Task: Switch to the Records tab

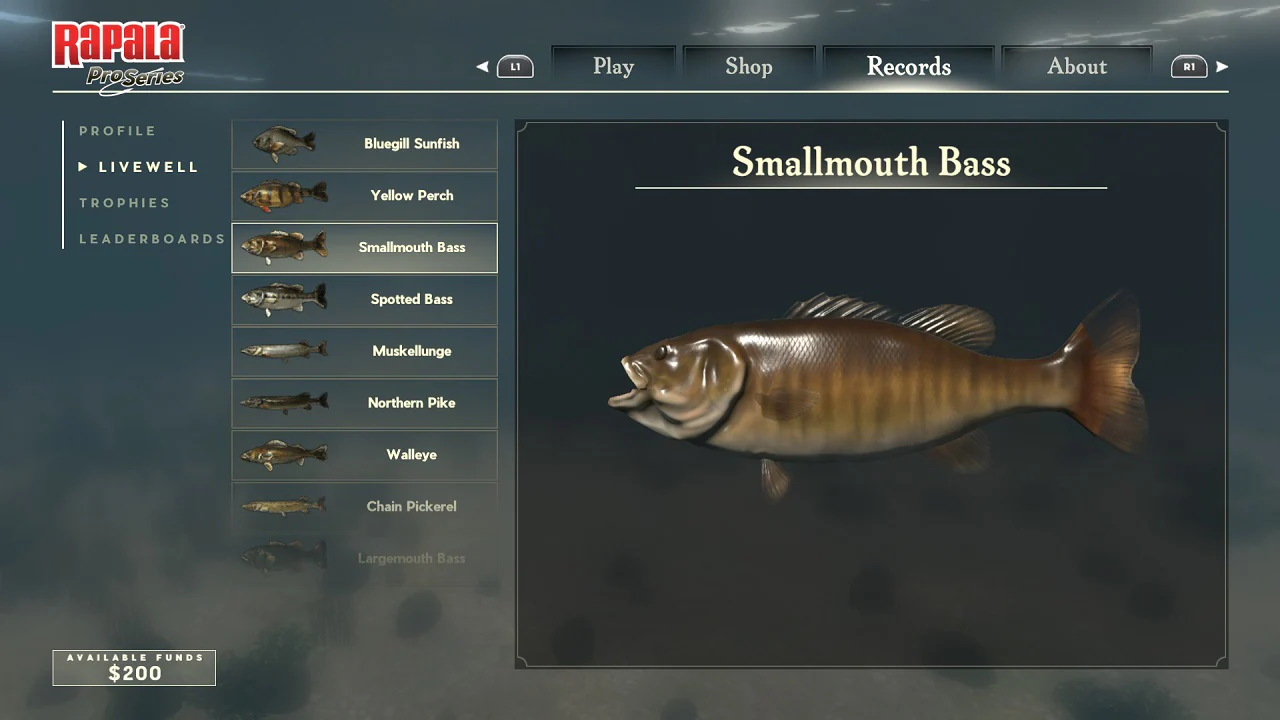Action: click(x=908, y=66)
